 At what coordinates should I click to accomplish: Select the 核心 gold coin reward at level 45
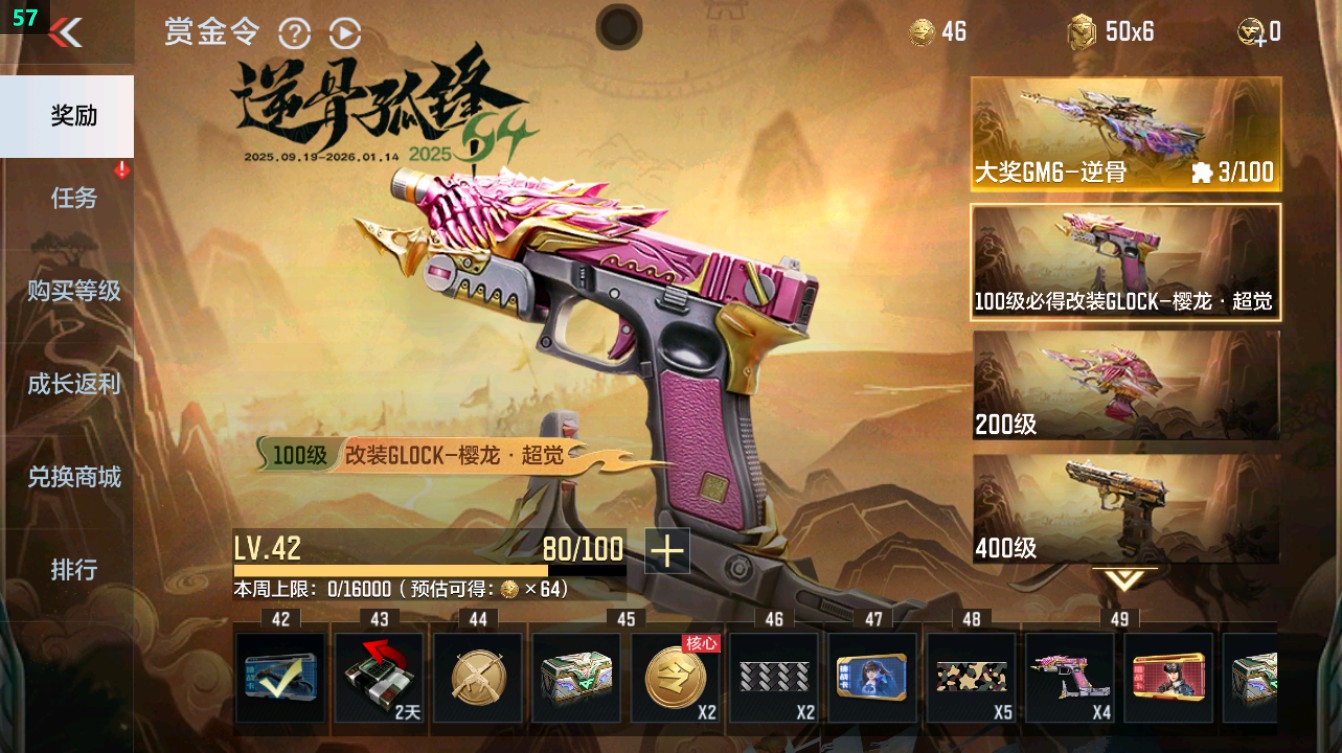tap(675, 680)
